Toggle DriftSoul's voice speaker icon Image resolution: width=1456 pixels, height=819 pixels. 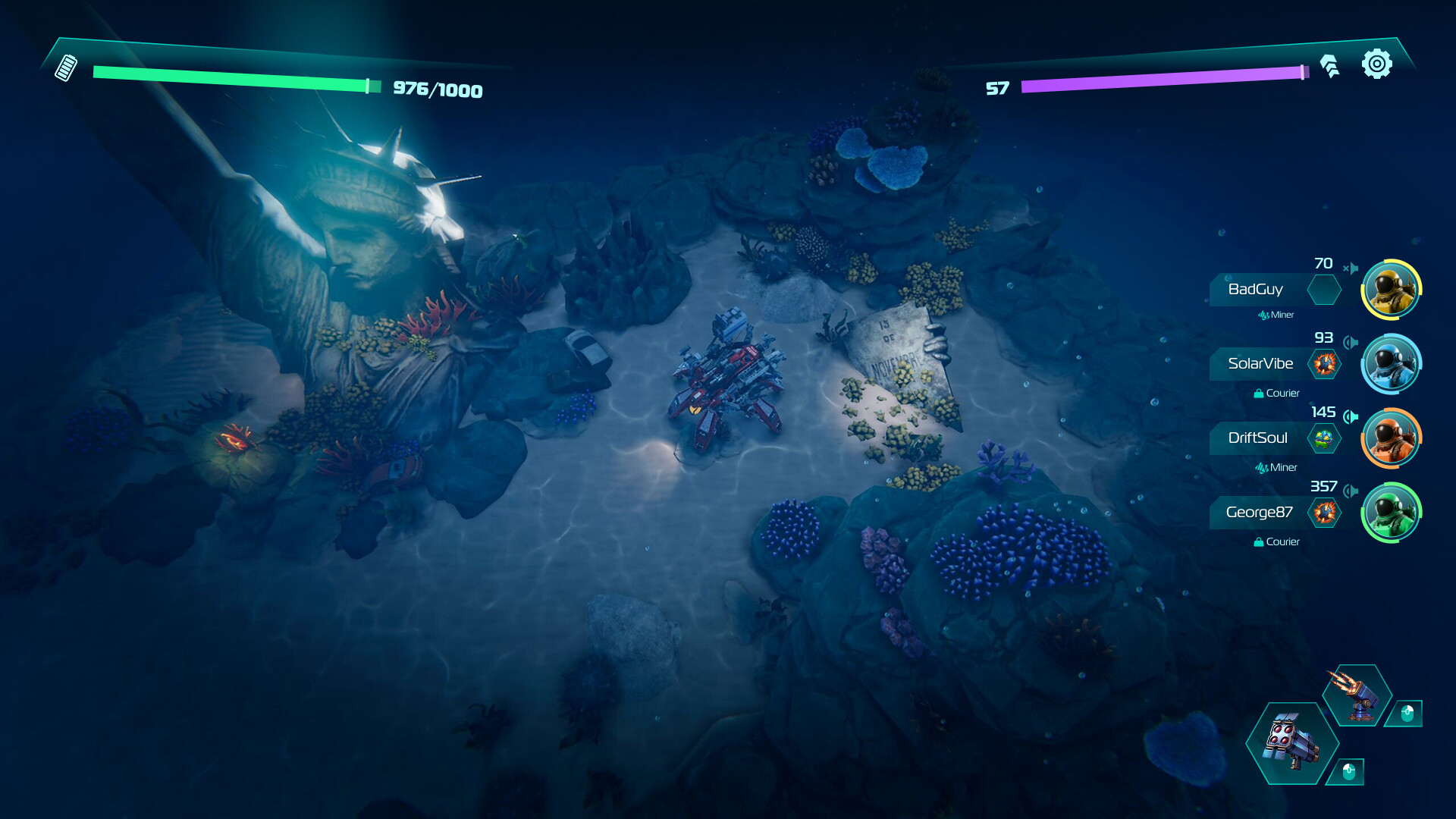(x=1351, y=416)
